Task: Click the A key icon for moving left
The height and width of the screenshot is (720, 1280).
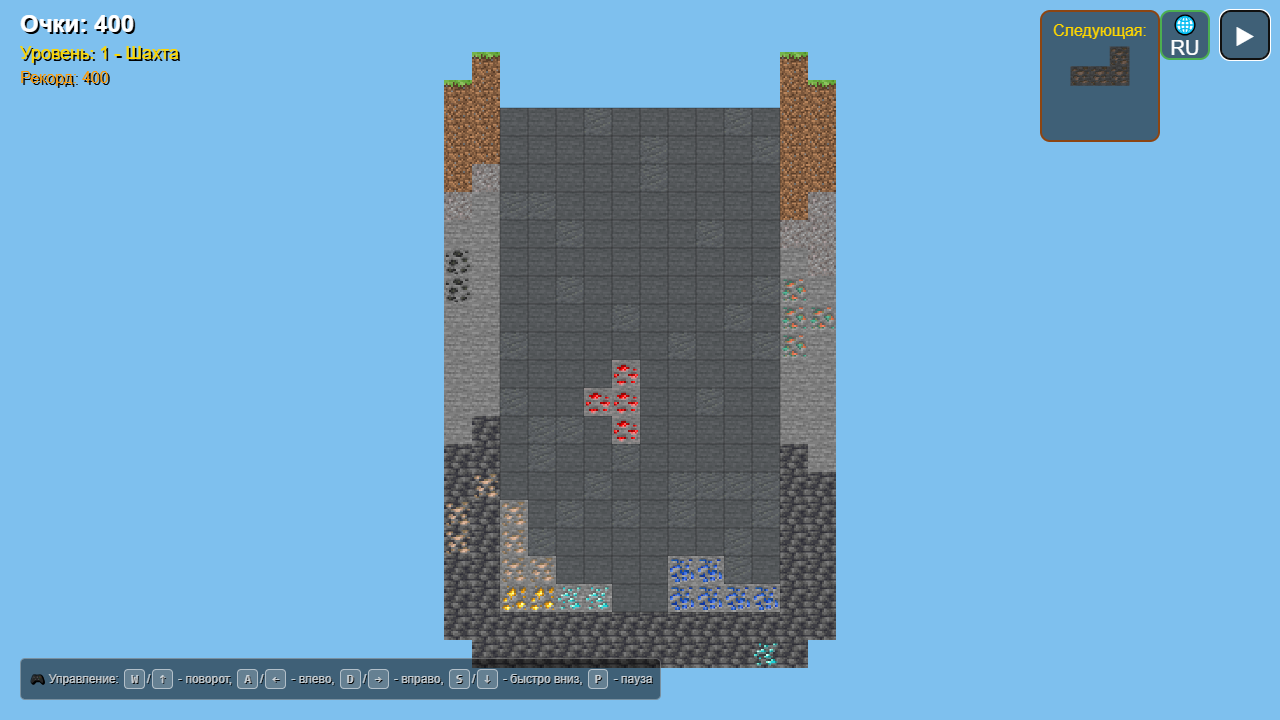Action: [247, 679]
